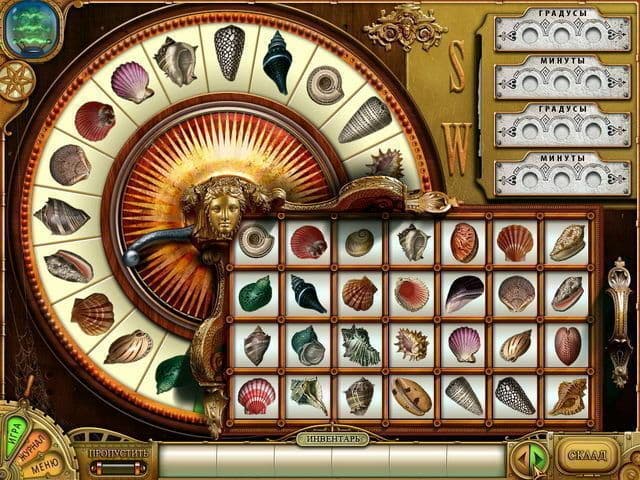Screen dimensions: 640x480
Task: Select the dark green conch shell tile
Action: click(256, 293)
